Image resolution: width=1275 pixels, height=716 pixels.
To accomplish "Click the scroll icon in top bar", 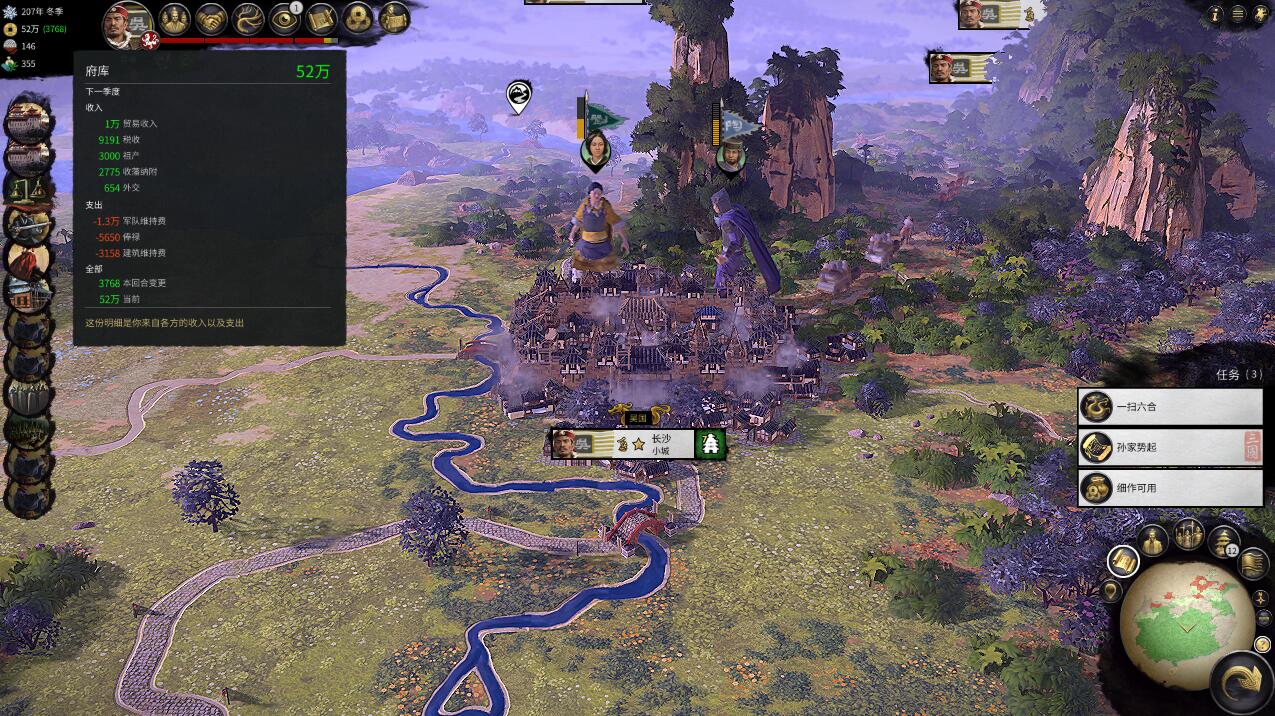I will click(x=320, y=19).
